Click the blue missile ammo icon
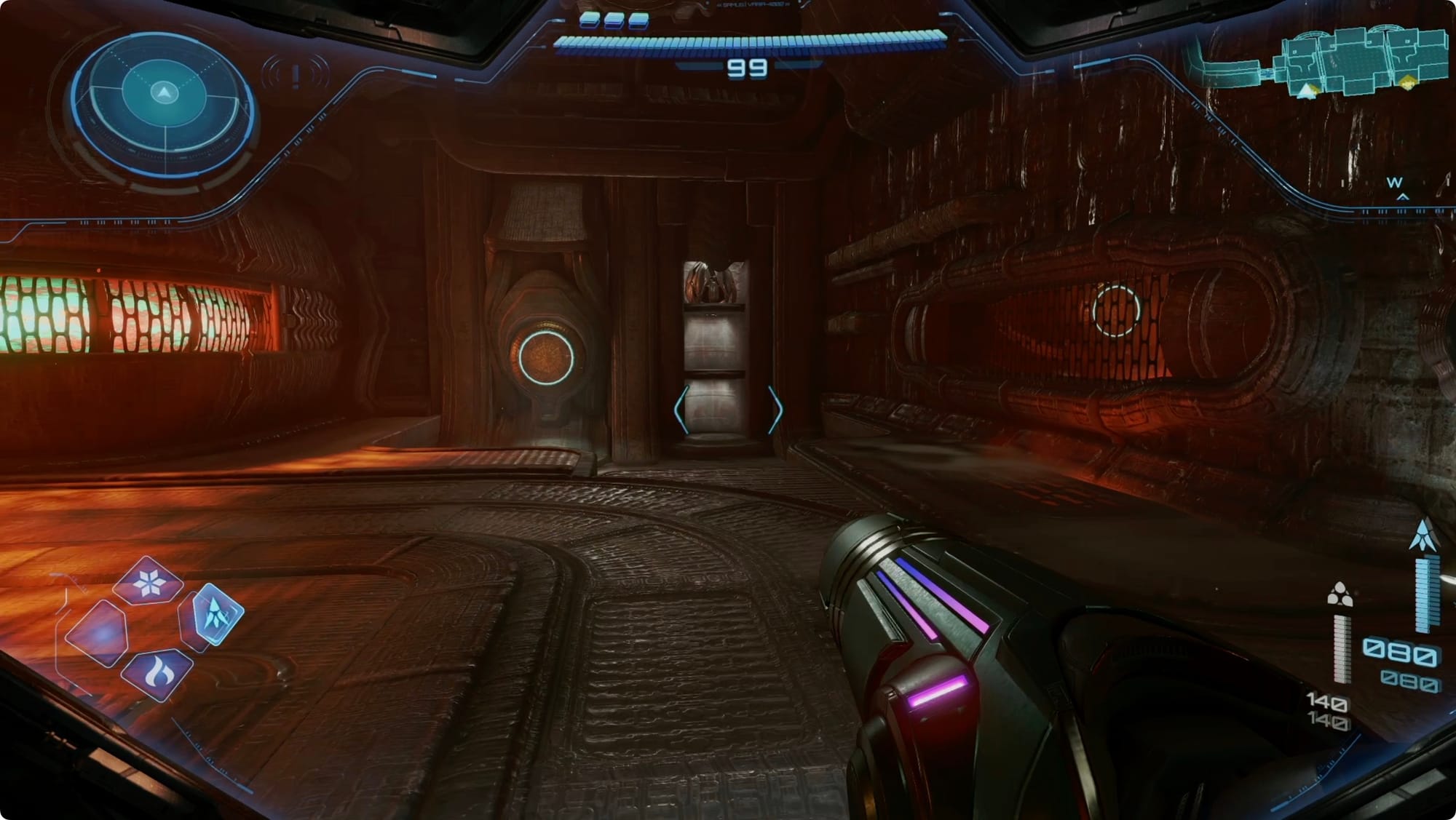 click(x=1423, y=535)
